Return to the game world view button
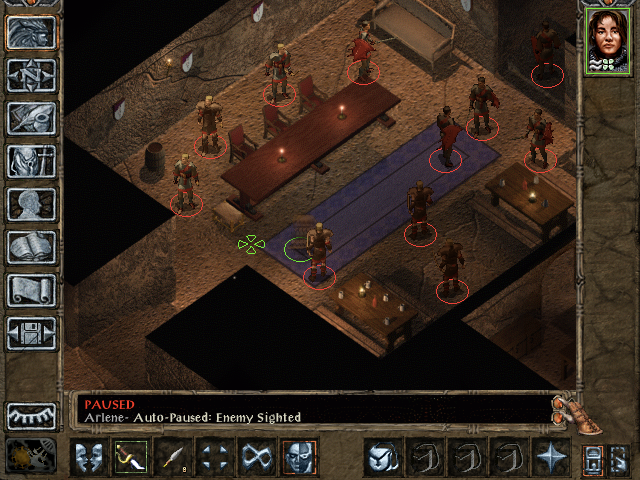 point(32,32)
